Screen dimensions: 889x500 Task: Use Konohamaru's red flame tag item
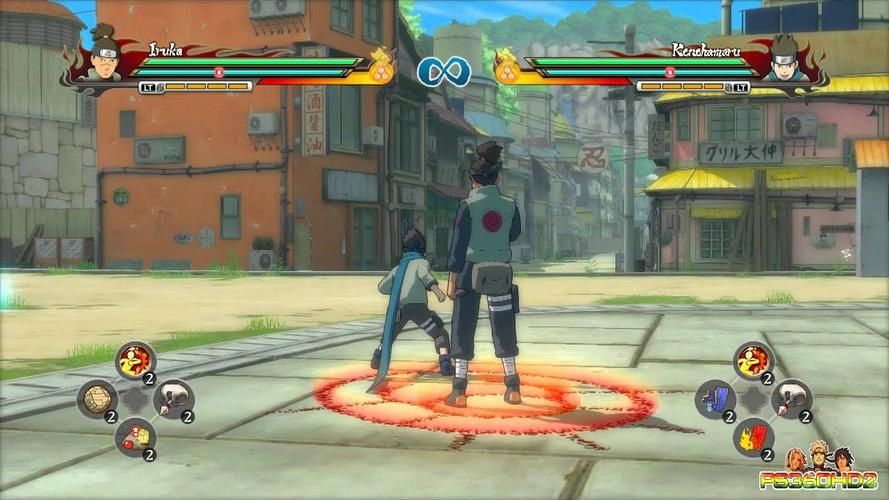point(753,437)
